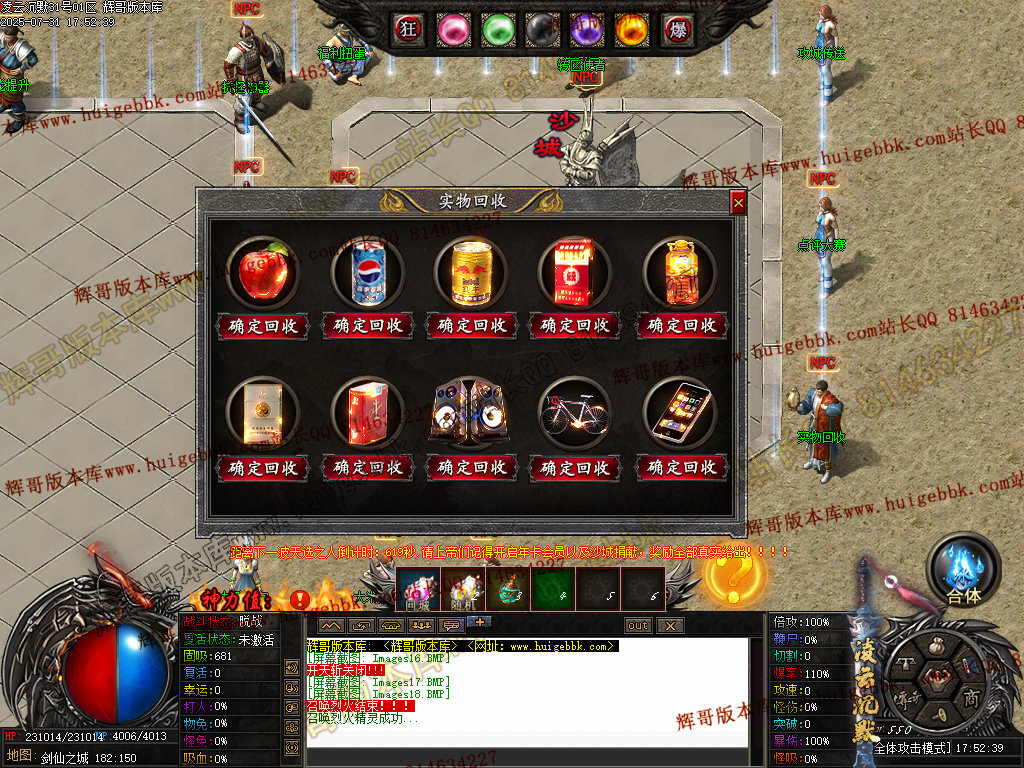Image resolution: width=1024 pixels, height=768 pixels.
Task: Confirm recycling the bicycle
Action: click(575, 467)
